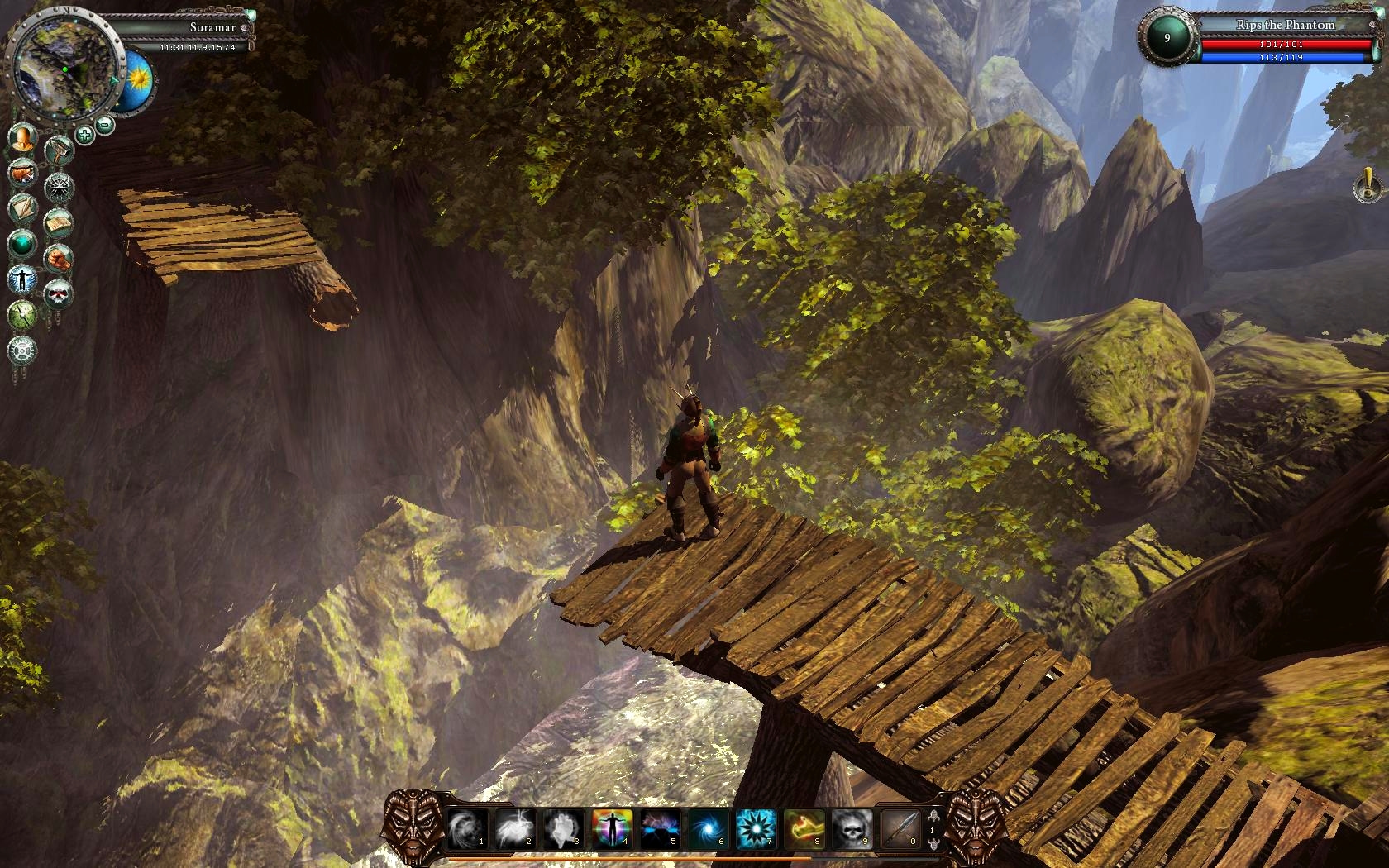The image size is (1389, 868).
Task: Select the red-eyed skull icon
Action: (58, 293)
